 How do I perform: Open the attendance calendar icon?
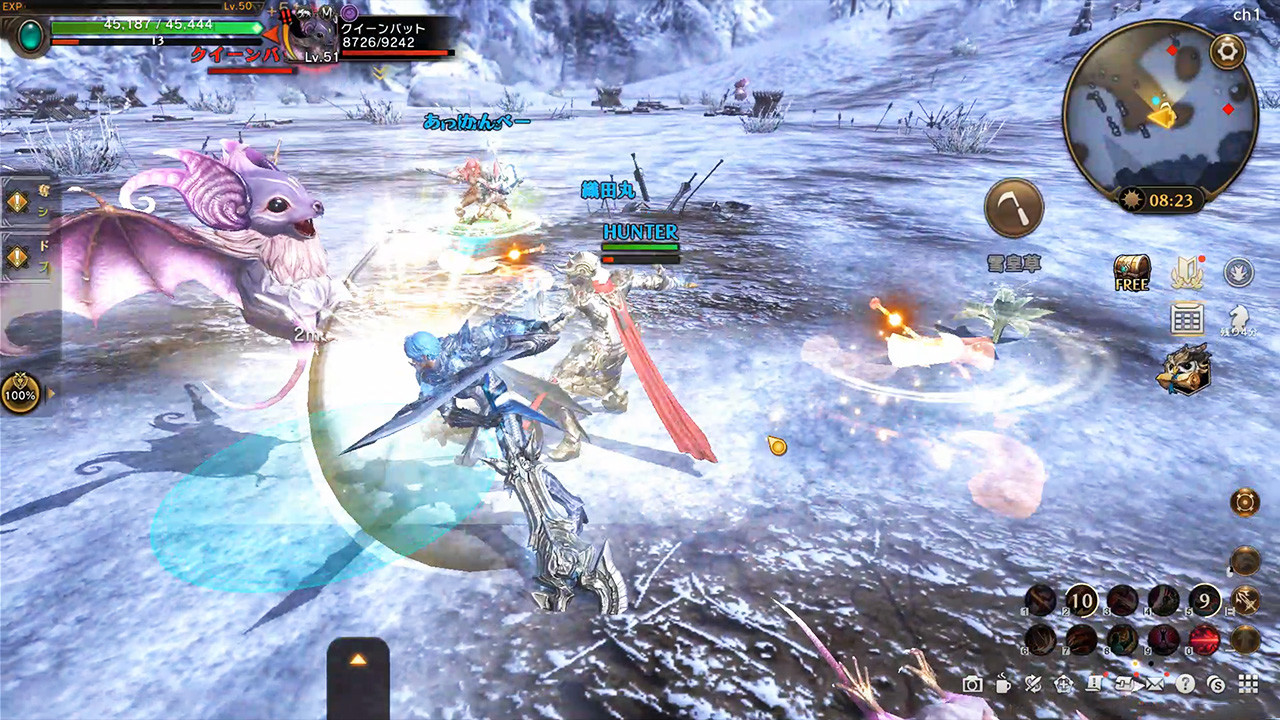coord(1186,318)
